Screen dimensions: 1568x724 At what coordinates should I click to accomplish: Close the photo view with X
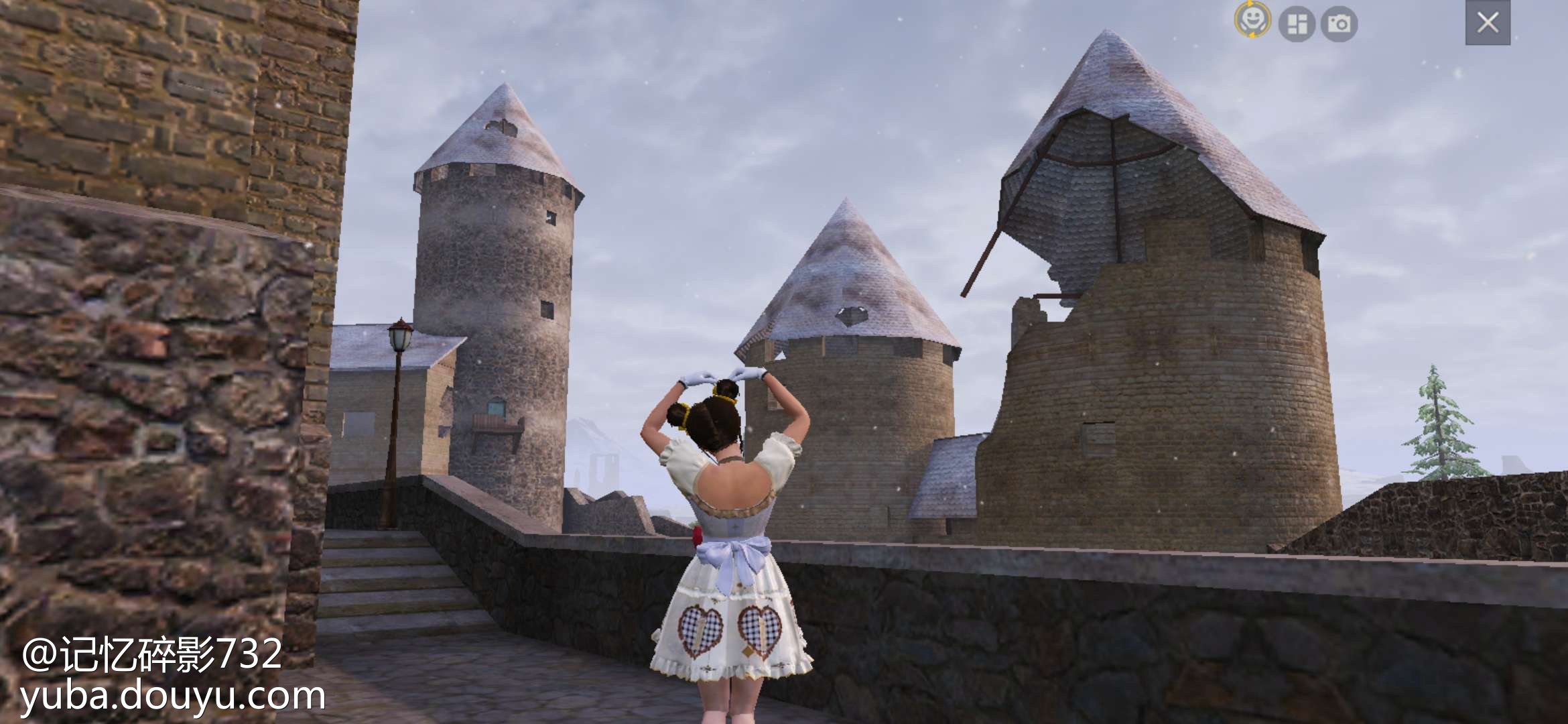click(1488, 23)
